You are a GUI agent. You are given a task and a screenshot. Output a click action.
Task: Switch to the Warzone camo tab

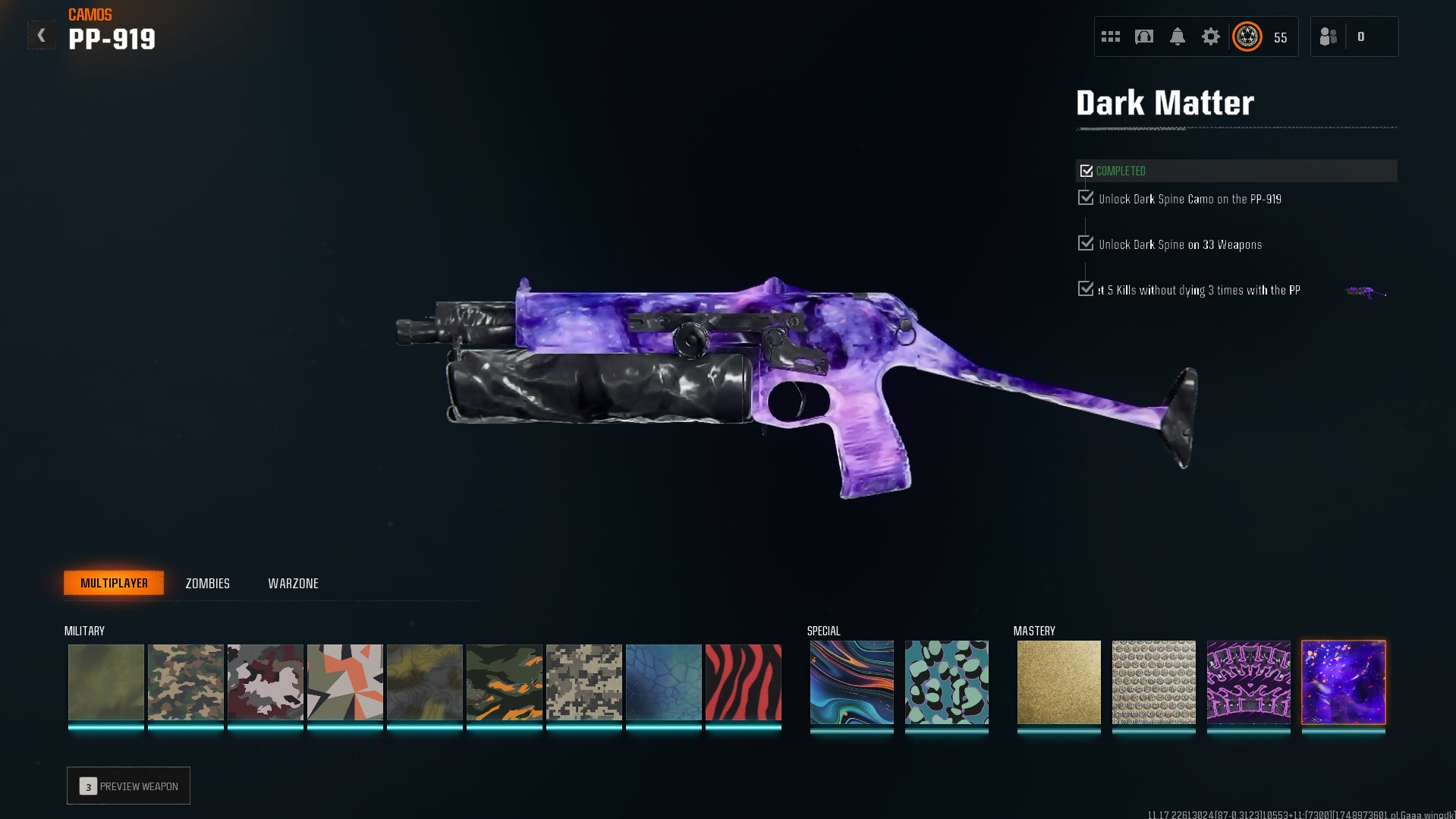[x=293, y=584]
